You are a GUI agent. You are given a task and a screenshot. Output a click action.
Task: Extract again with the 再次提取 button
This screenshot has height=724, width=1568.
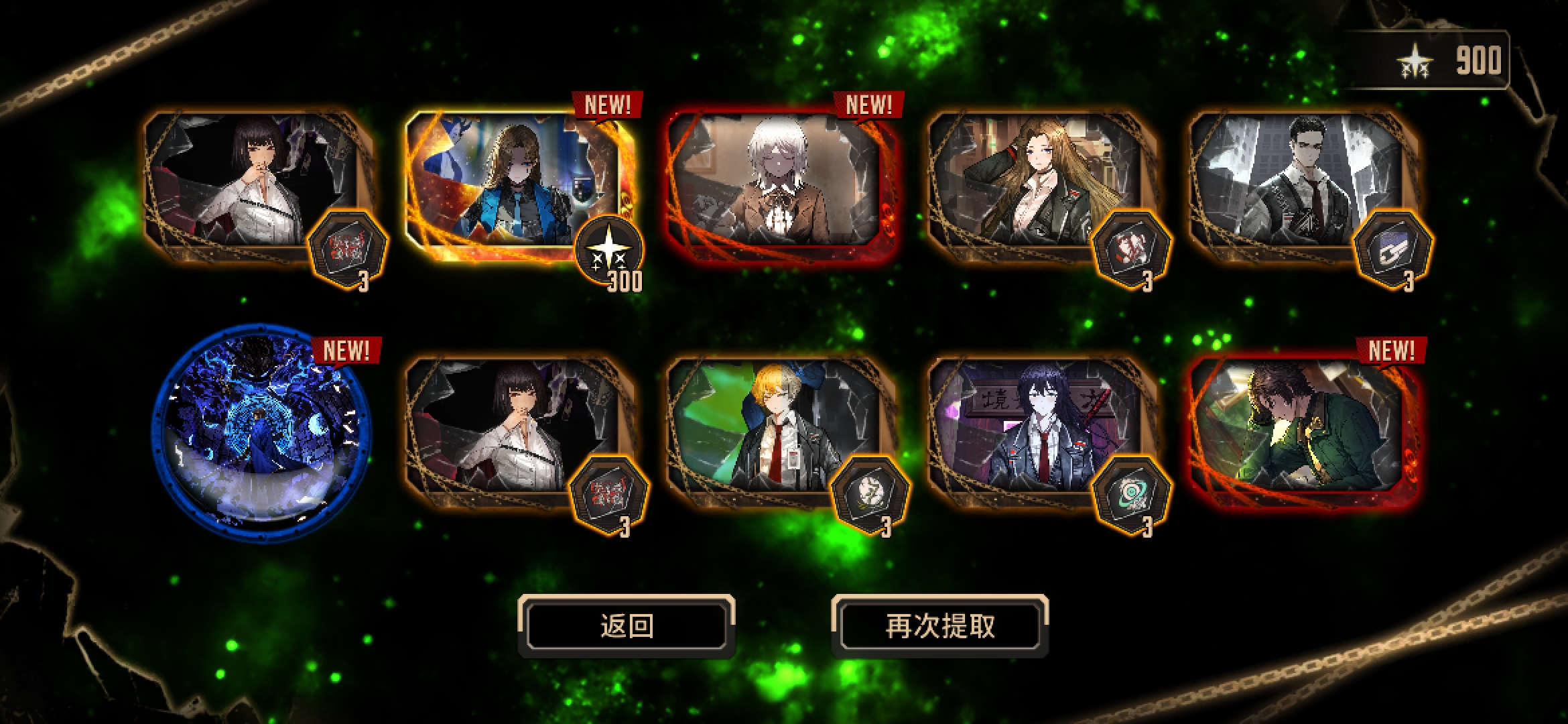tap(939, 626)
